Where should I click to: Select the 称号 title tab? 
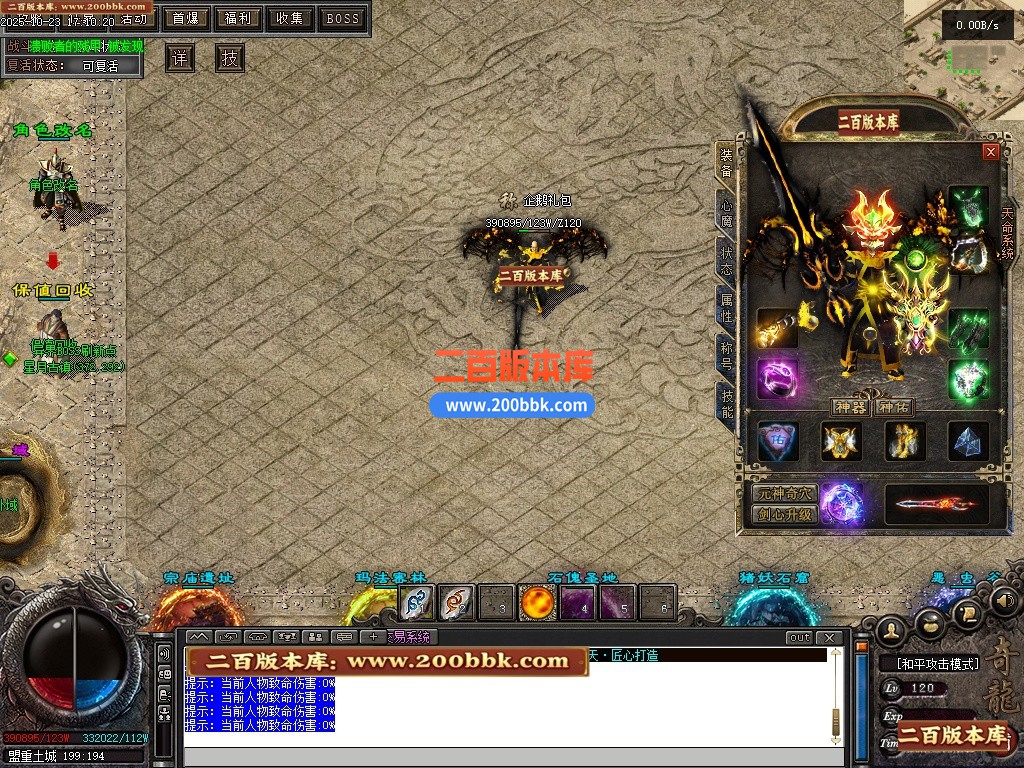[x=727, y=352]
